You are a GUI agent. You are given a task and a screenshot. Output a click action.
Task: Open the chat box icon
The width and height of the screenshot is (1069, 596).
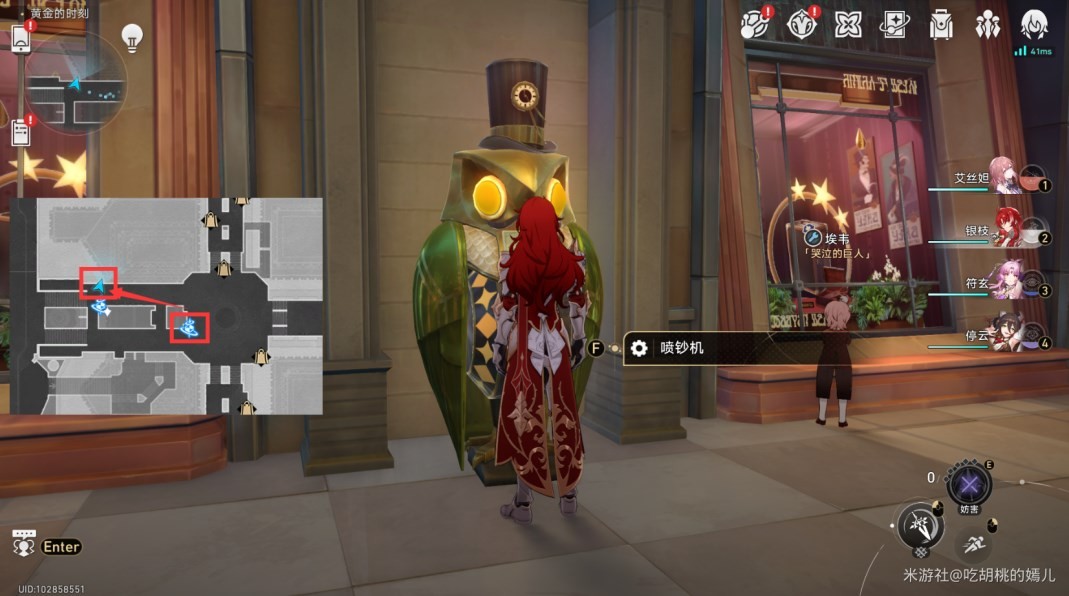[24, 543]
